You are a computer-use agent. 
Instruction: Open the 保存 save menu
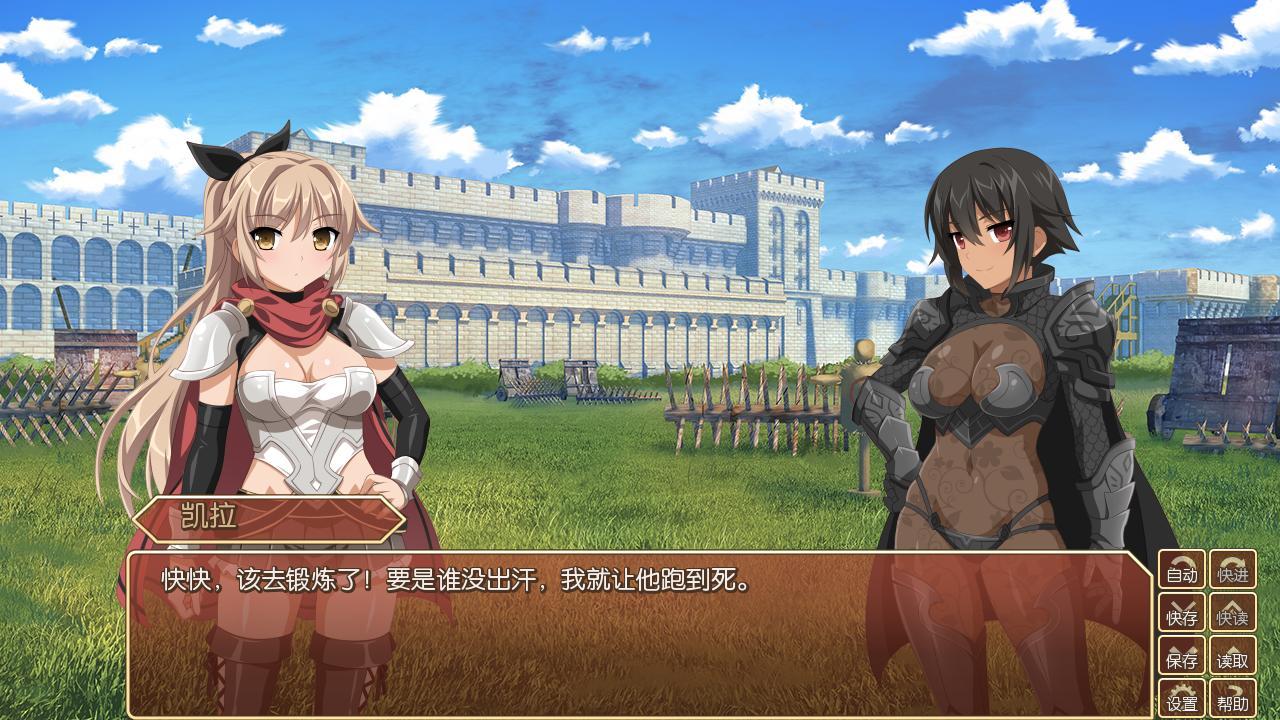click(x=1182, y=656)
